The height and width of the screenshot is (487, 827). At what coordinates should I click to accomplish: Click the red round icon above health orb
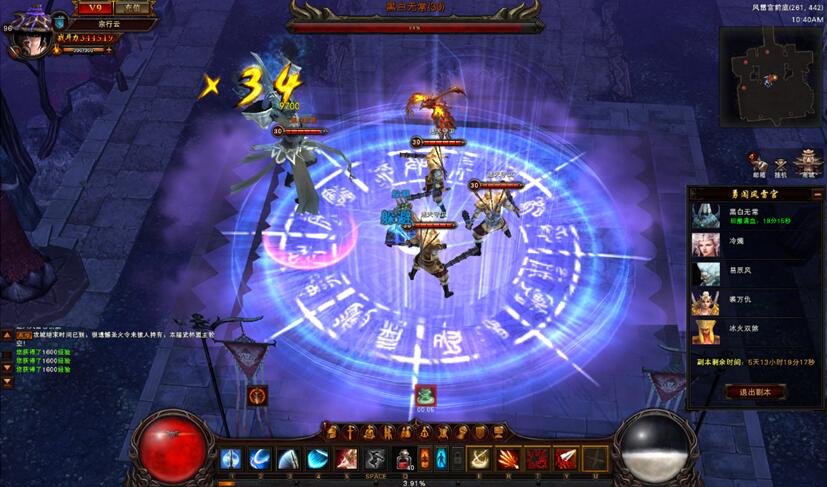point(258,395)
